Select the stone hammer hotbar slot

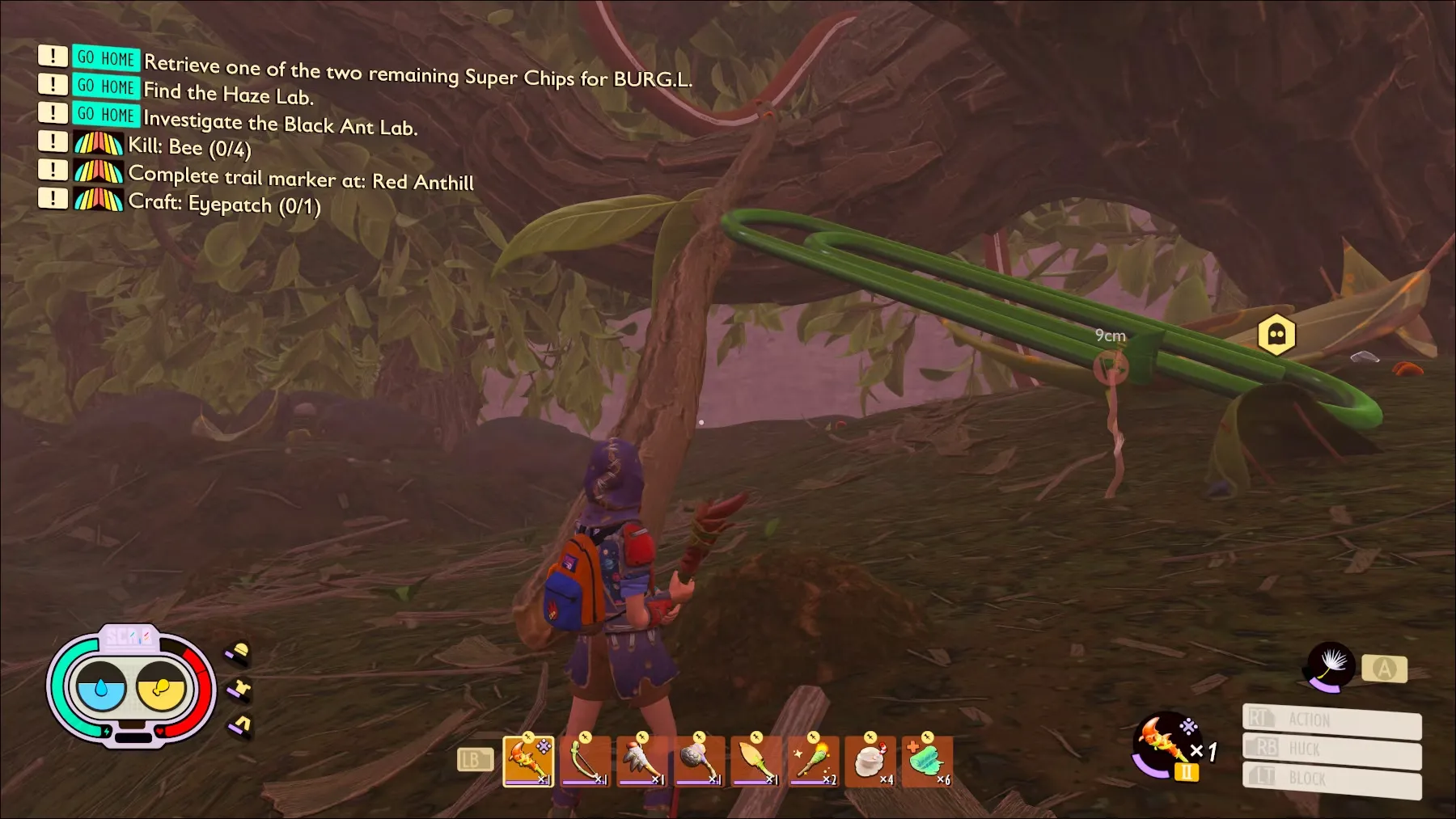(x=699, y=761)
